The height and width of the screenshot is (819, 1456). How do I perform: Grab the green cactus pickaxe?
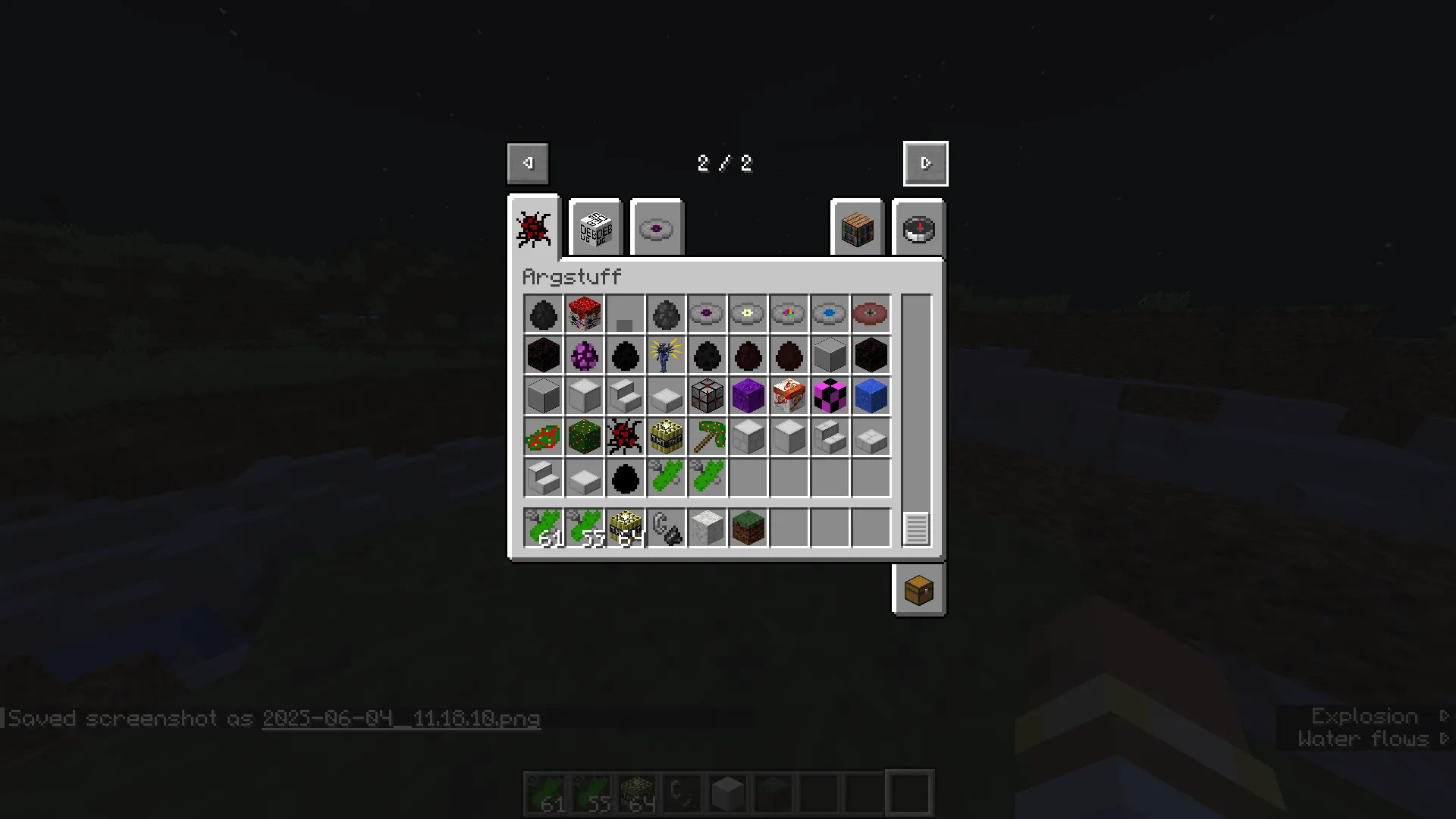707,437
